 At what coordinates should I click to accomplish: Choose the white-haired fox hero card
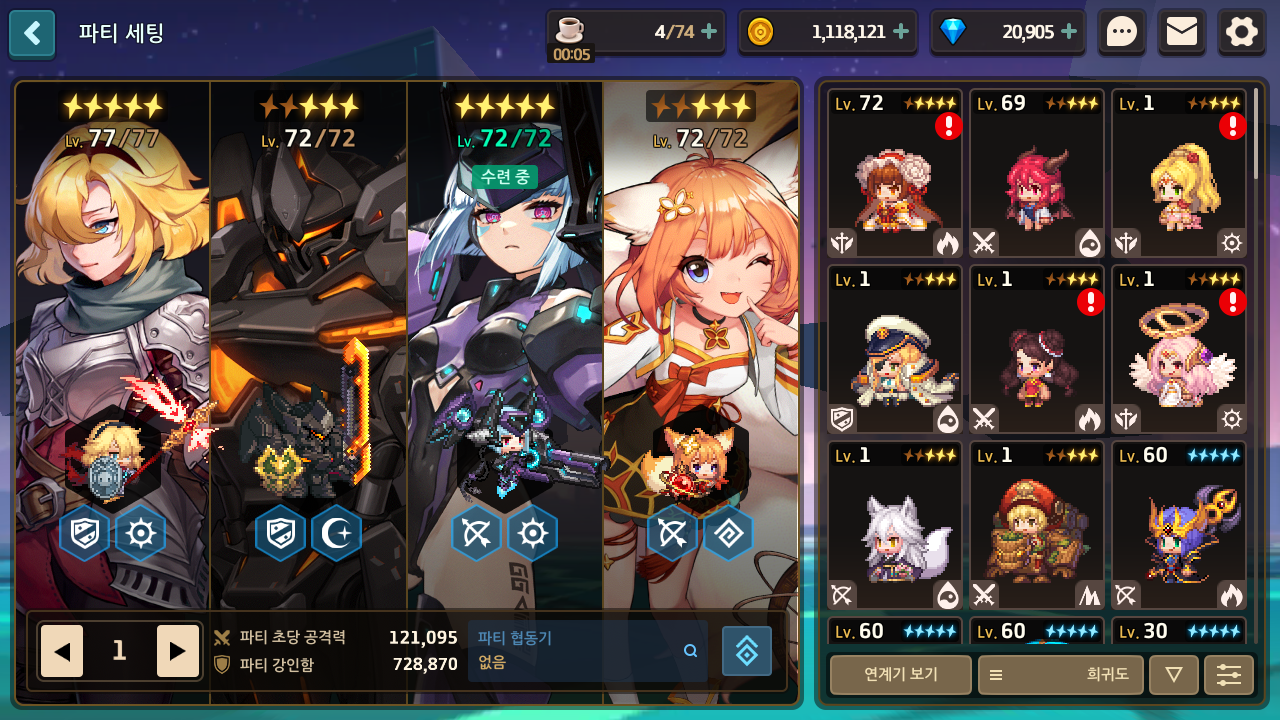click(895, 526)
